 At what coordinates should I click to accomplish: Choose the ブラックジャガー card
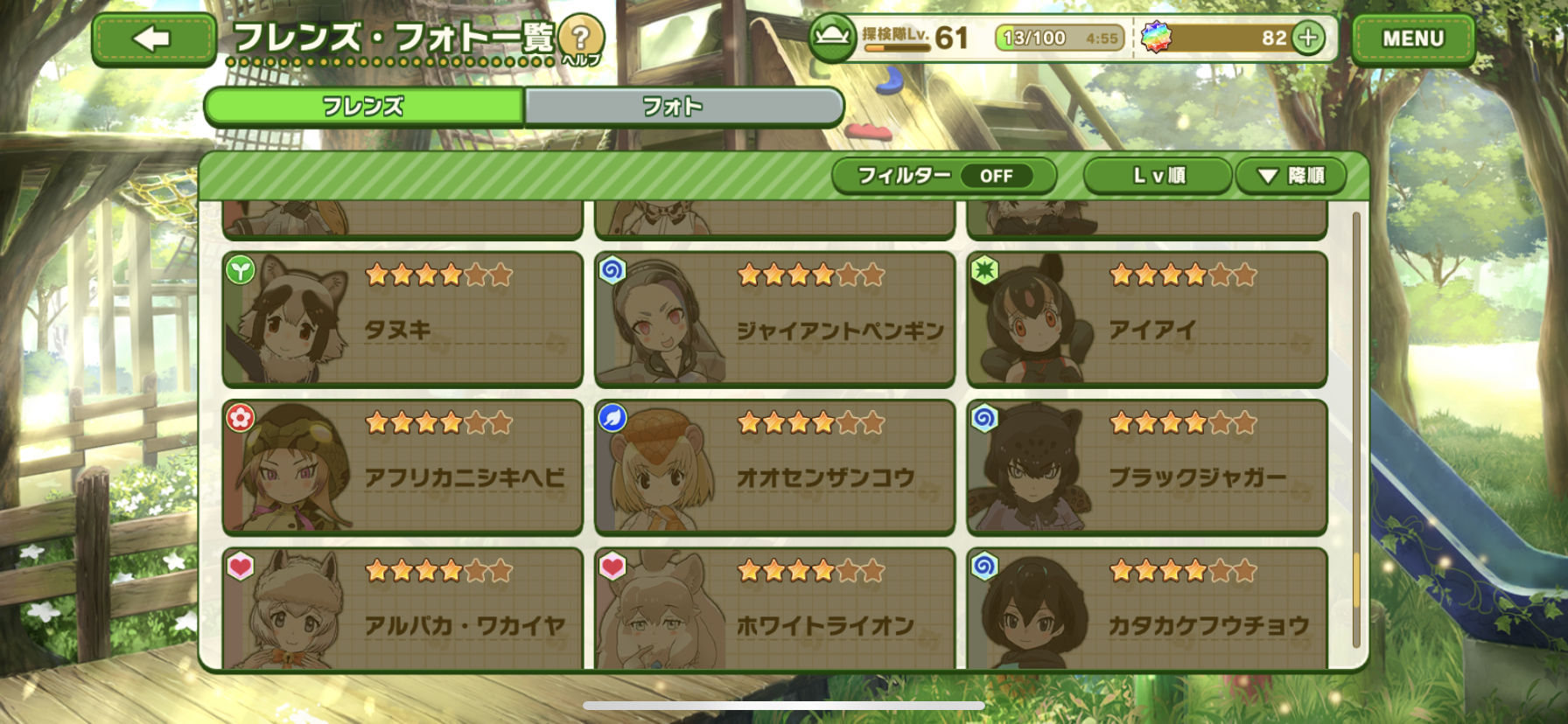pyautogui.click(x=1146, y=467)
